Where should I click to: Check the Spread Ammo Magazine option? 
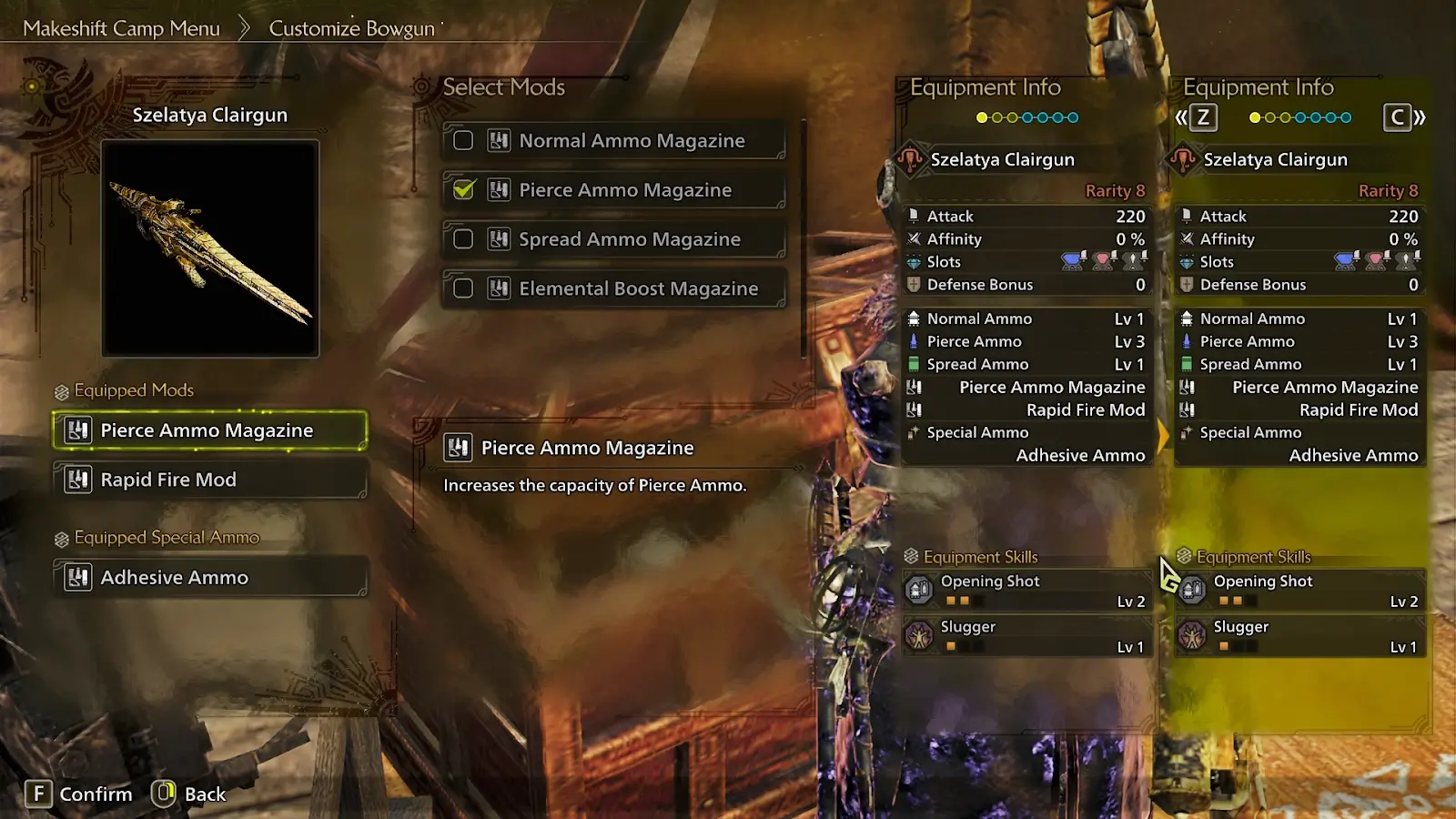coord(463,239)
